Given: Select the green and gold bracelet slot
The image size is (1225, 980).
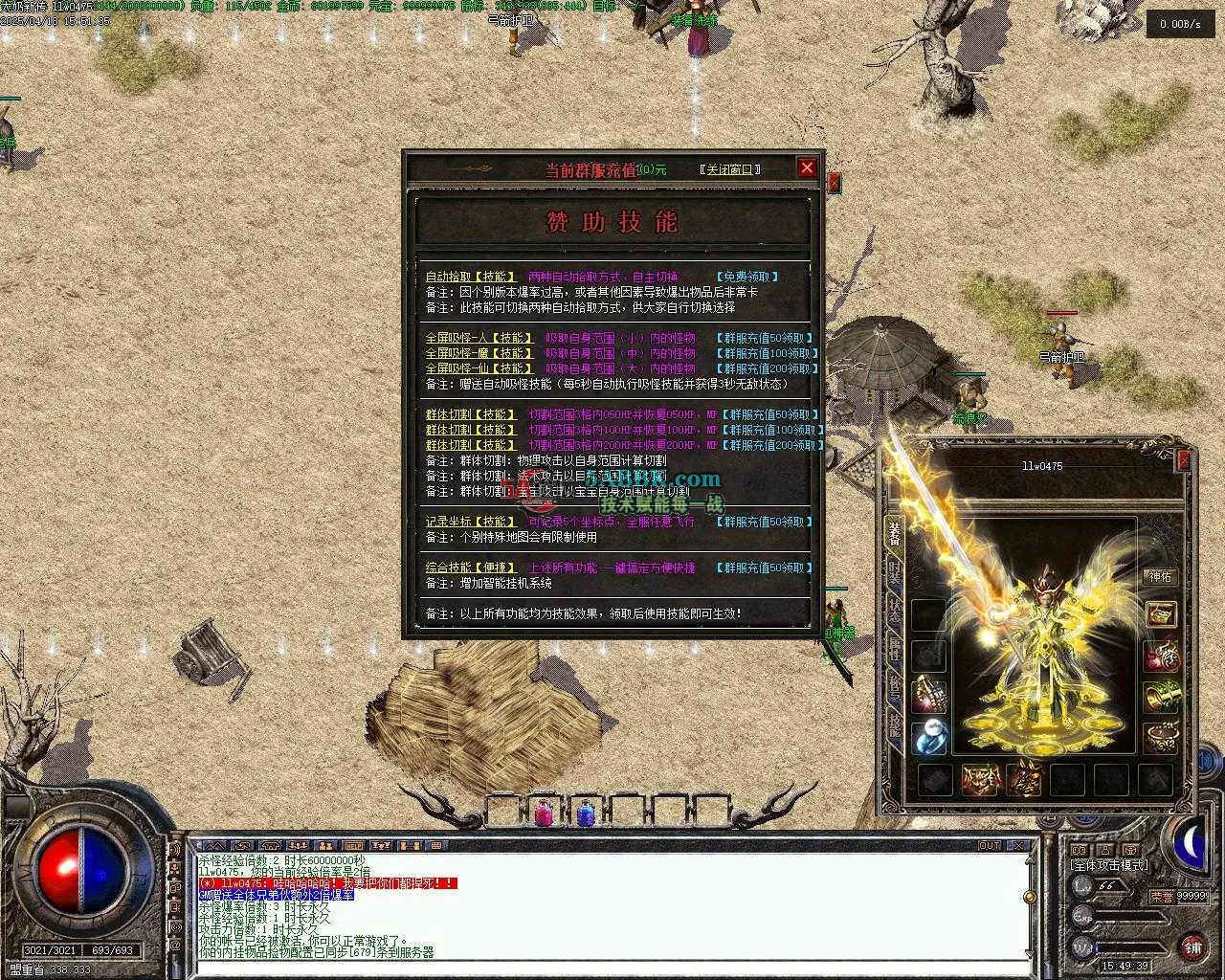Looking at the screenshot, I should coord(1162,696).
